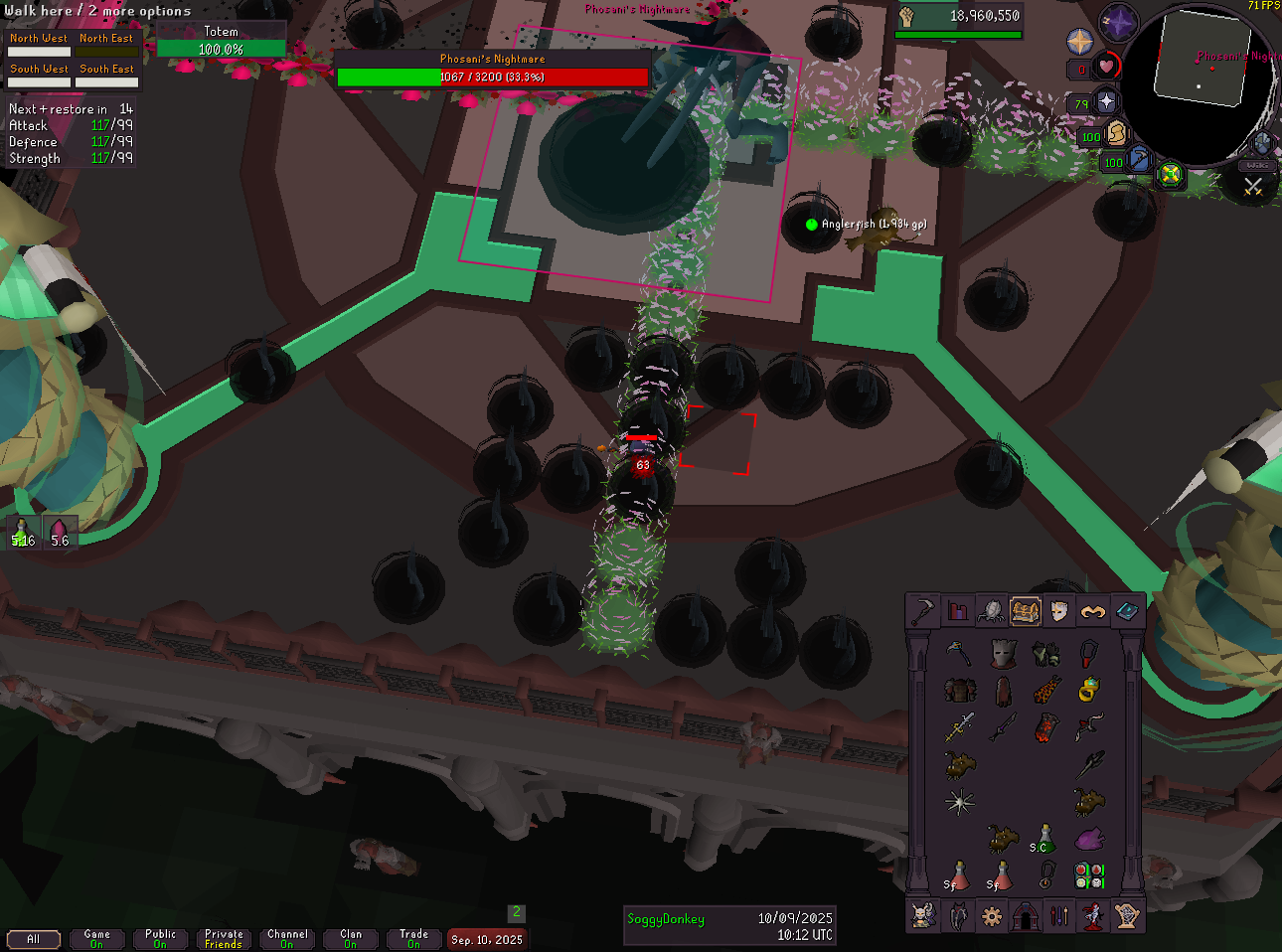Screen dimensions: 1282x952
Task: Open the prayer tab with mask icon
Action: click(x=1058, y=611)
